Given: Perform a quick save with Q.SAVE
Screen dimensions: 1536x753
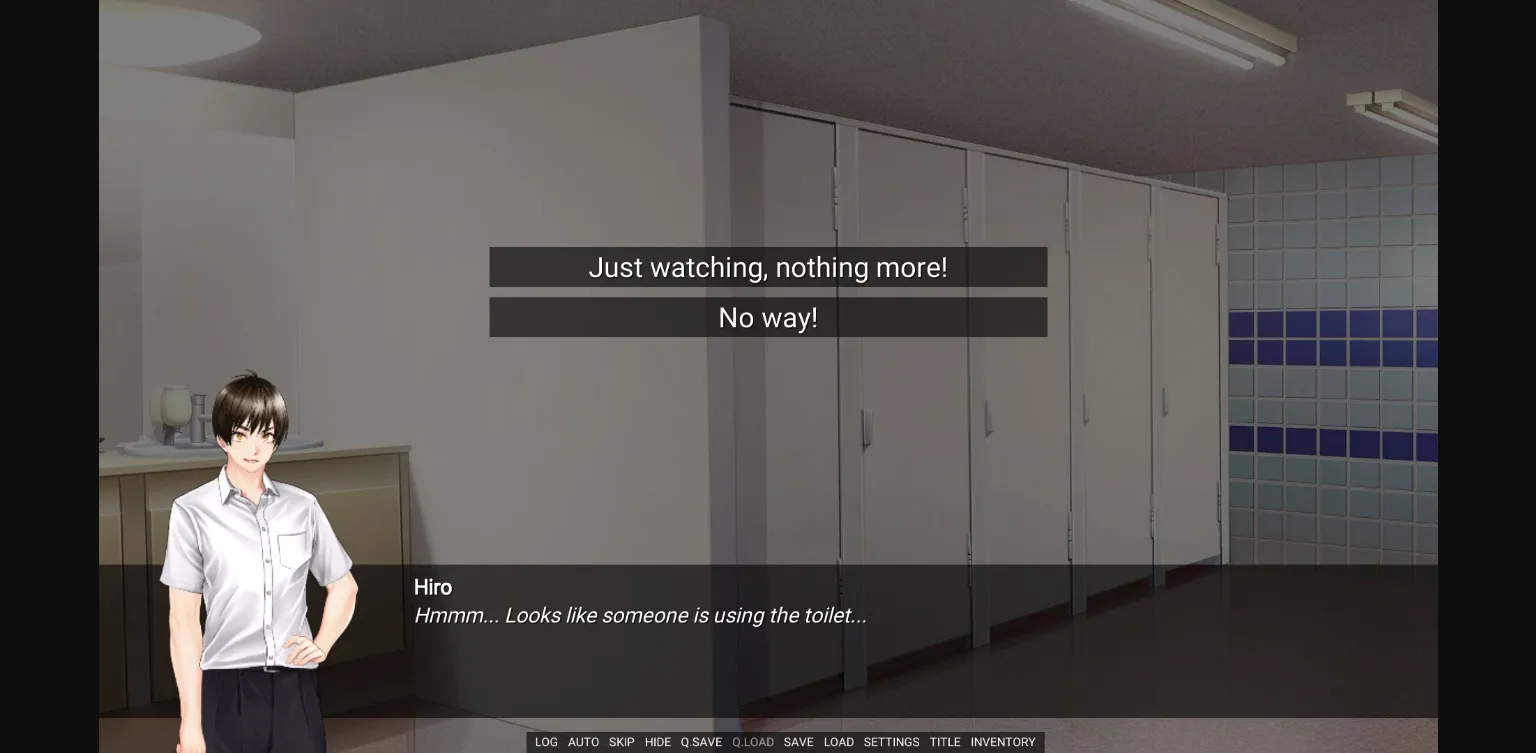Looking at the screenshot, I should pos(701,742).
